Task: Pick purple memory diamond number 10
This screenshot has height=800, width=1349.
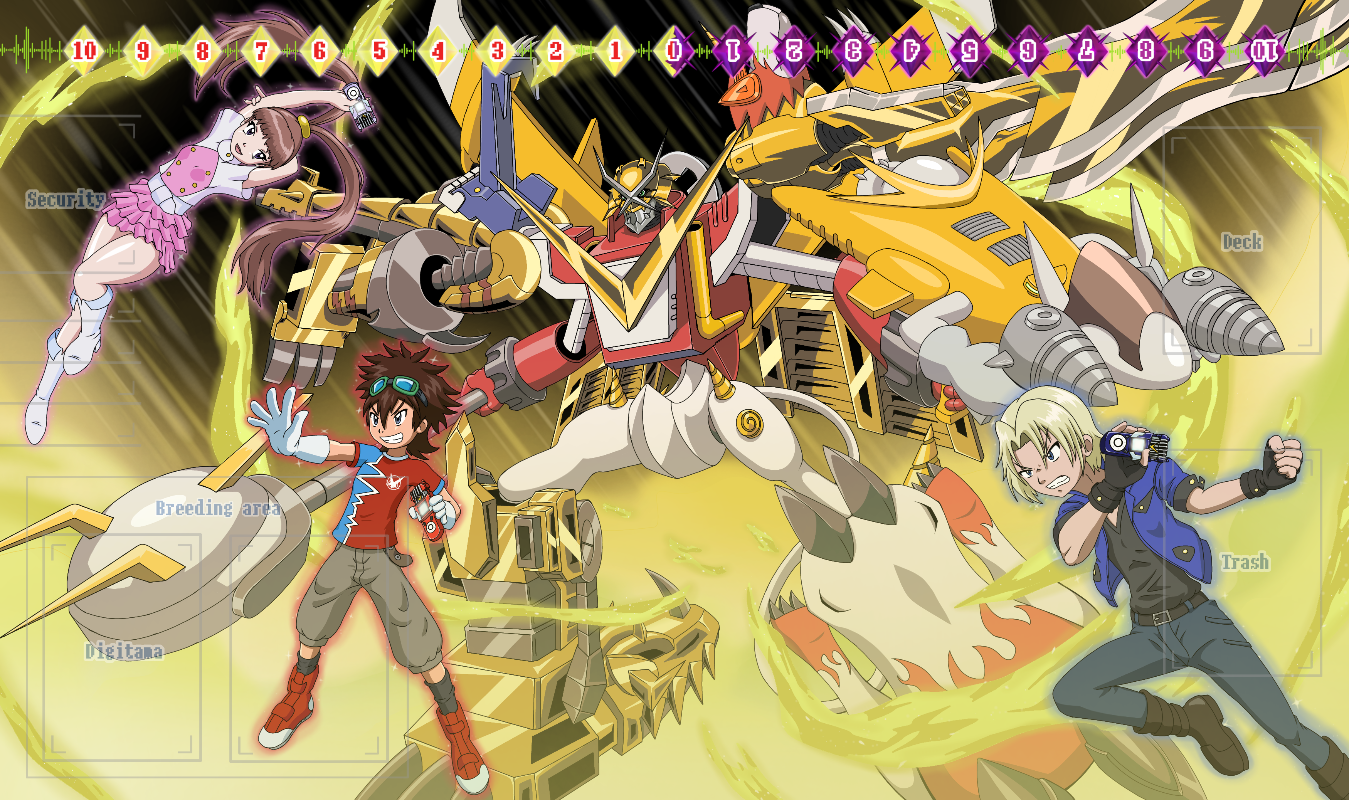Action: pos(1264,49)
